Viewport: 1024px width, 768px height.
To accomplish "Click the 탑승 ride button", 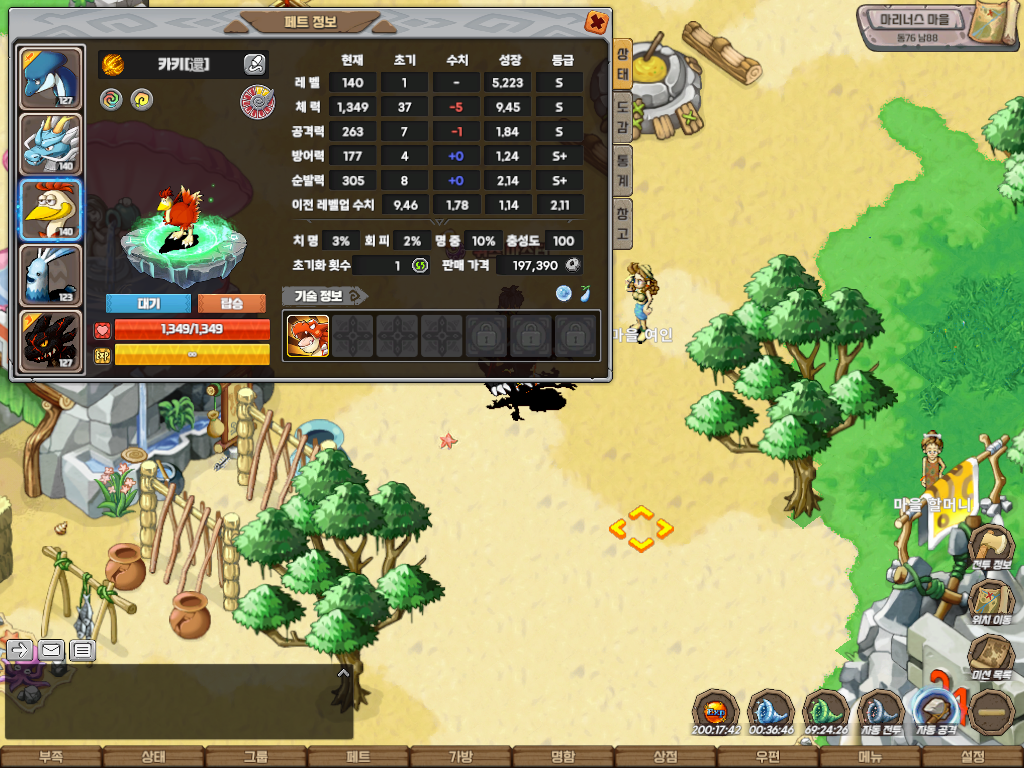I will 231,303.
